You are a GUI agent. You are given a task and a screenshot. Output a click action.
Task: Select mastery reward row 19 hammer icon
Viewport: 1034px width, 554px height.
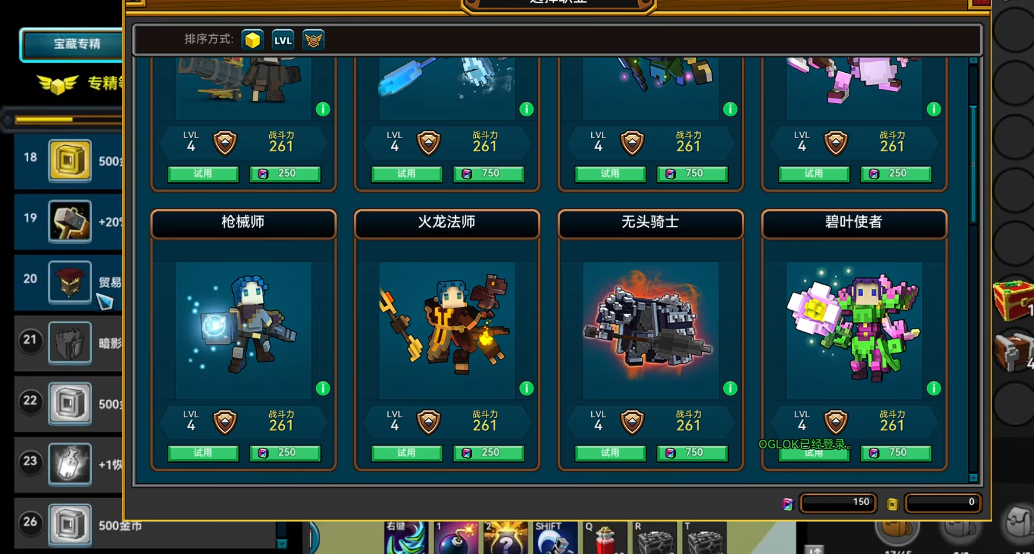(x=70, y=221)
